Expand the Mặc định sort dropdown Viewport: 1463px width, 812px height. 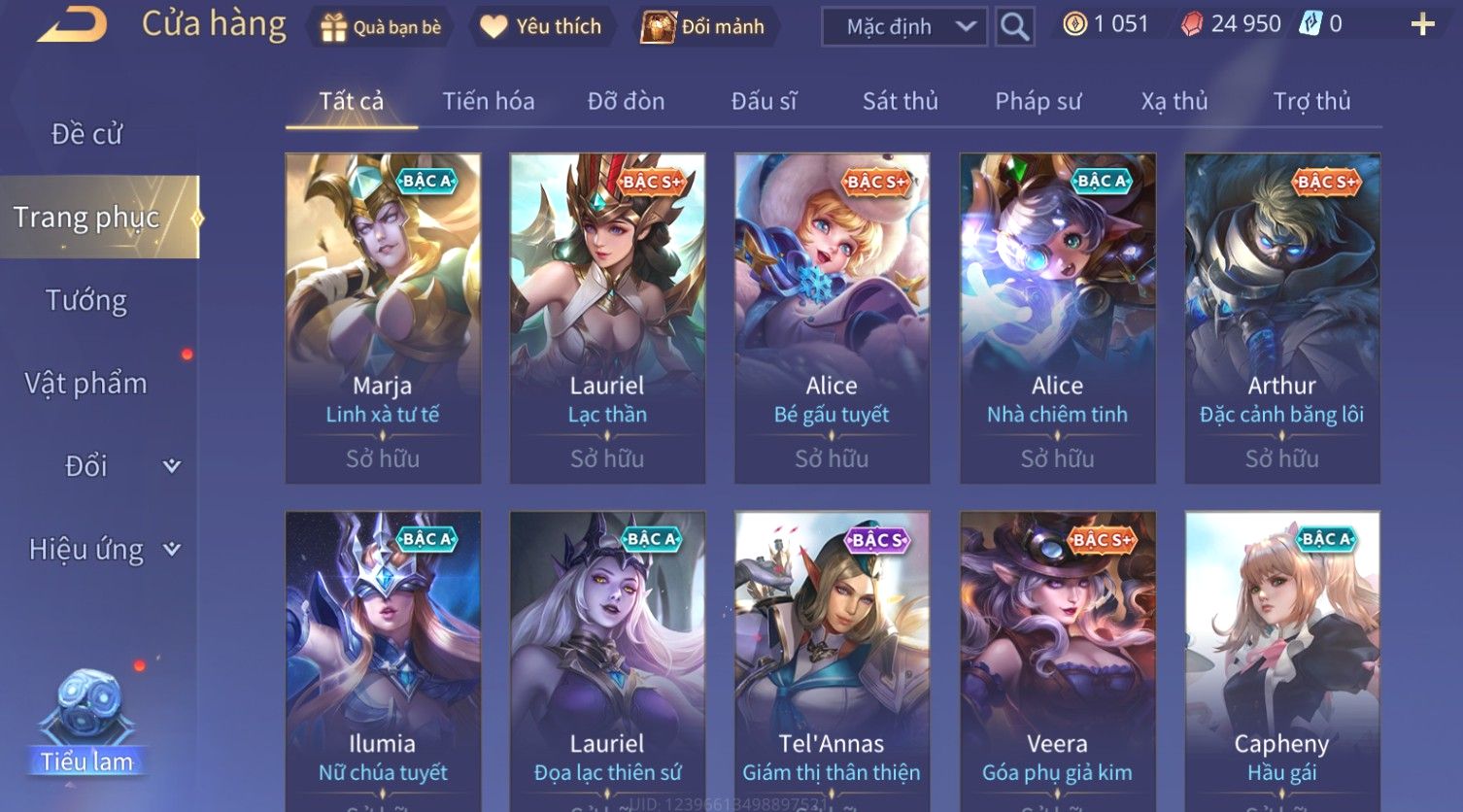point(903,27)
